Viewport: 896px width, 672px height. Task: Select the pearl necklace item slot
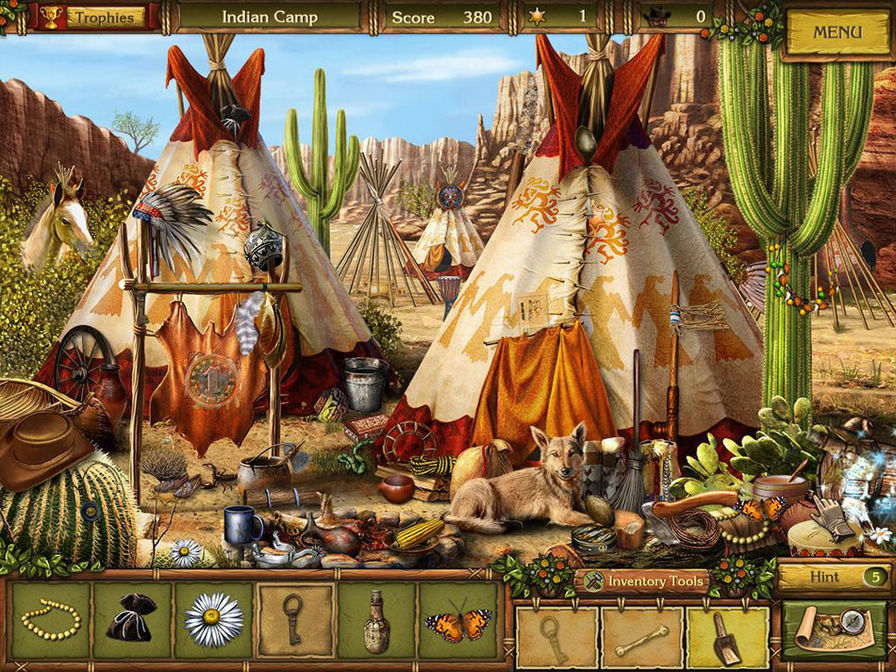[x=51, y=620]
